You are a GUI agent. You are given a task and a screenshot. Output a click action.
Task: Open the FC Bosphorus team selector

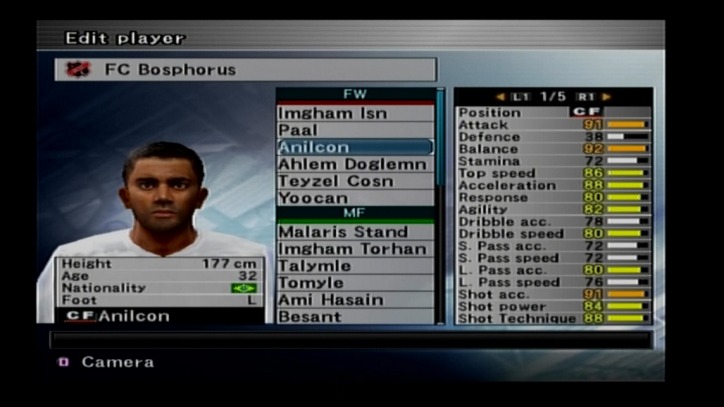pyautogui.click(x=245, y=70)
